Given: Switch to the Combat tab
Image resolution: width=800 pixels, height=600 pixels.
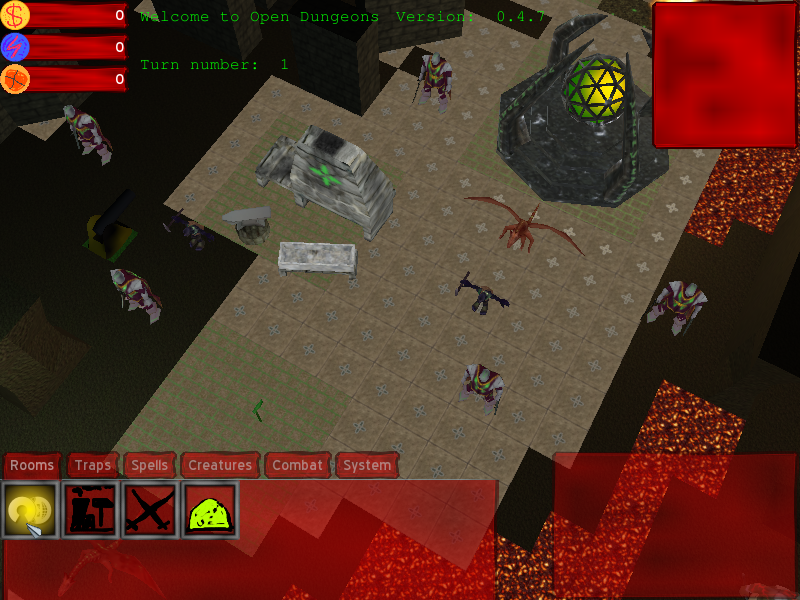Looking at the screenshot, I should [x=298, y=465].
